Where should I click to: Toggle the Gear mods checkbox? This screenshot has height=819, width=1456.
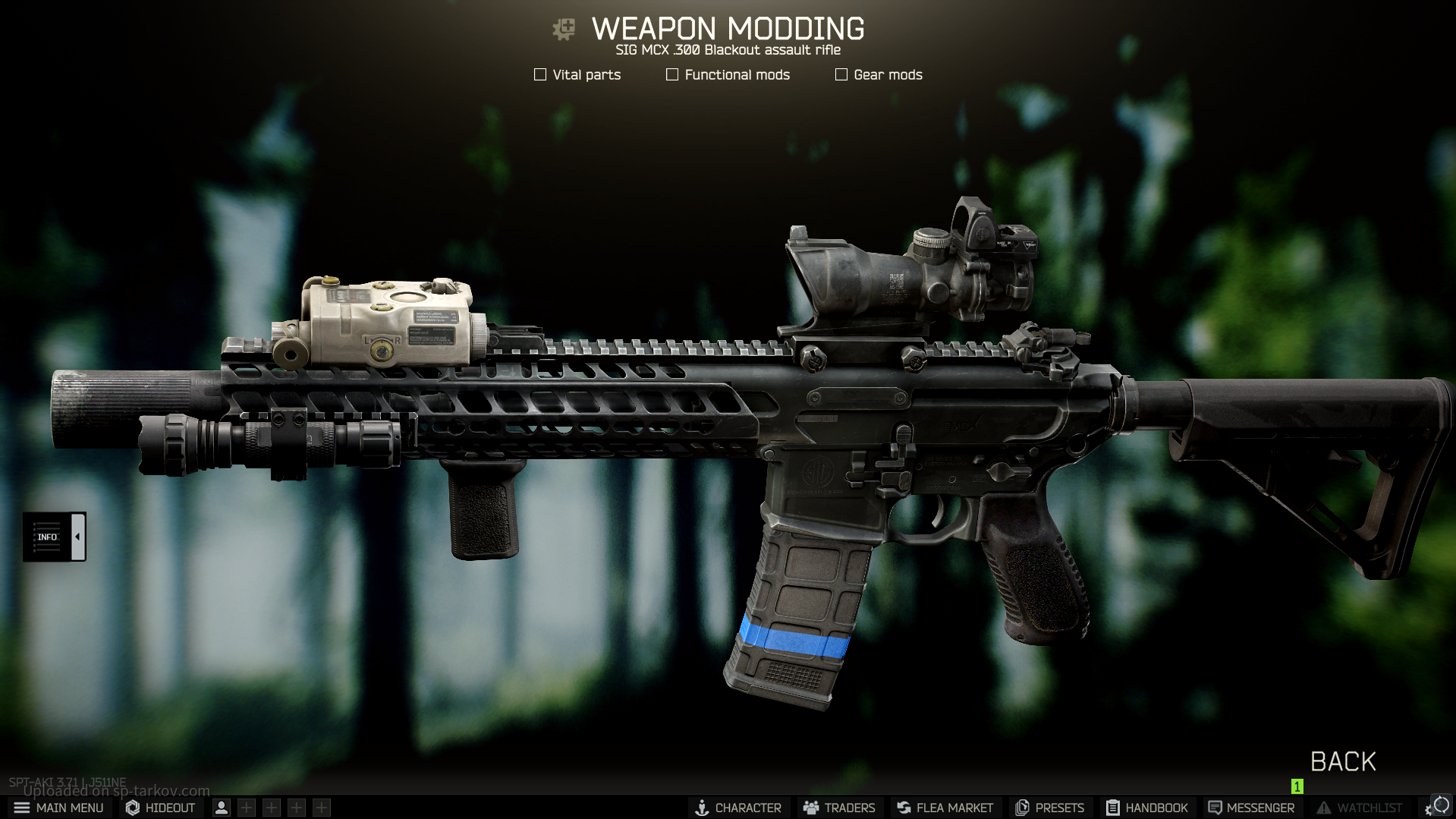coord(841,74)
